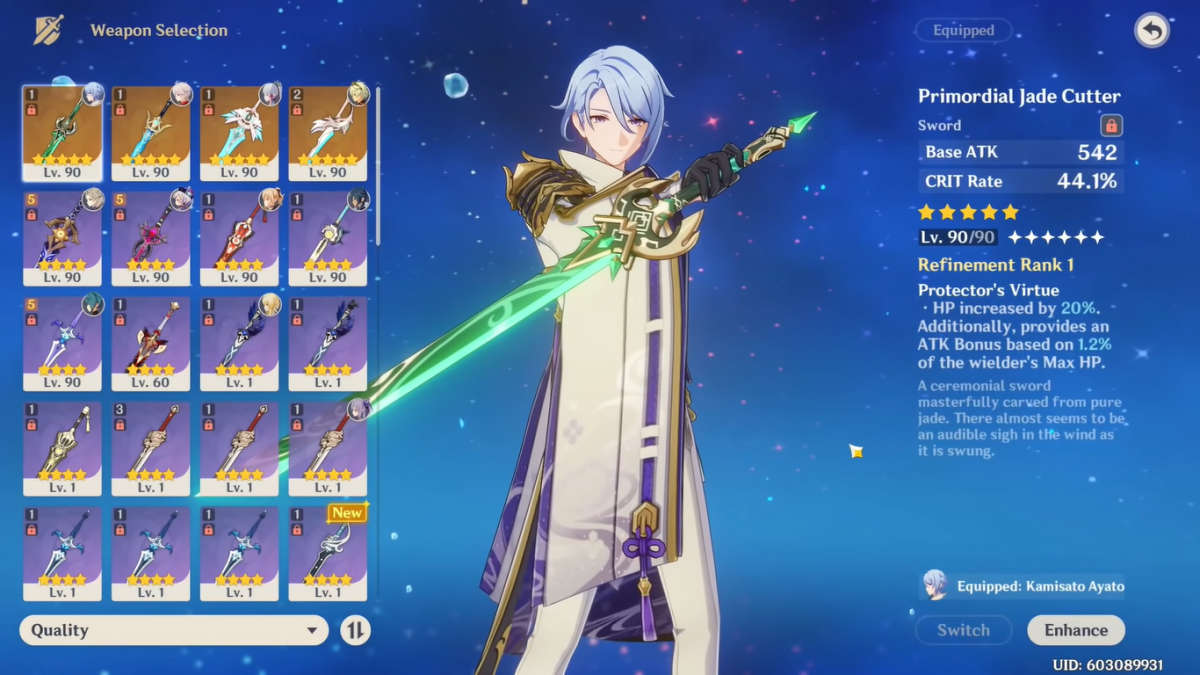
Task: Choose the pink and black Lv. 90 sword
Action: 150,237
